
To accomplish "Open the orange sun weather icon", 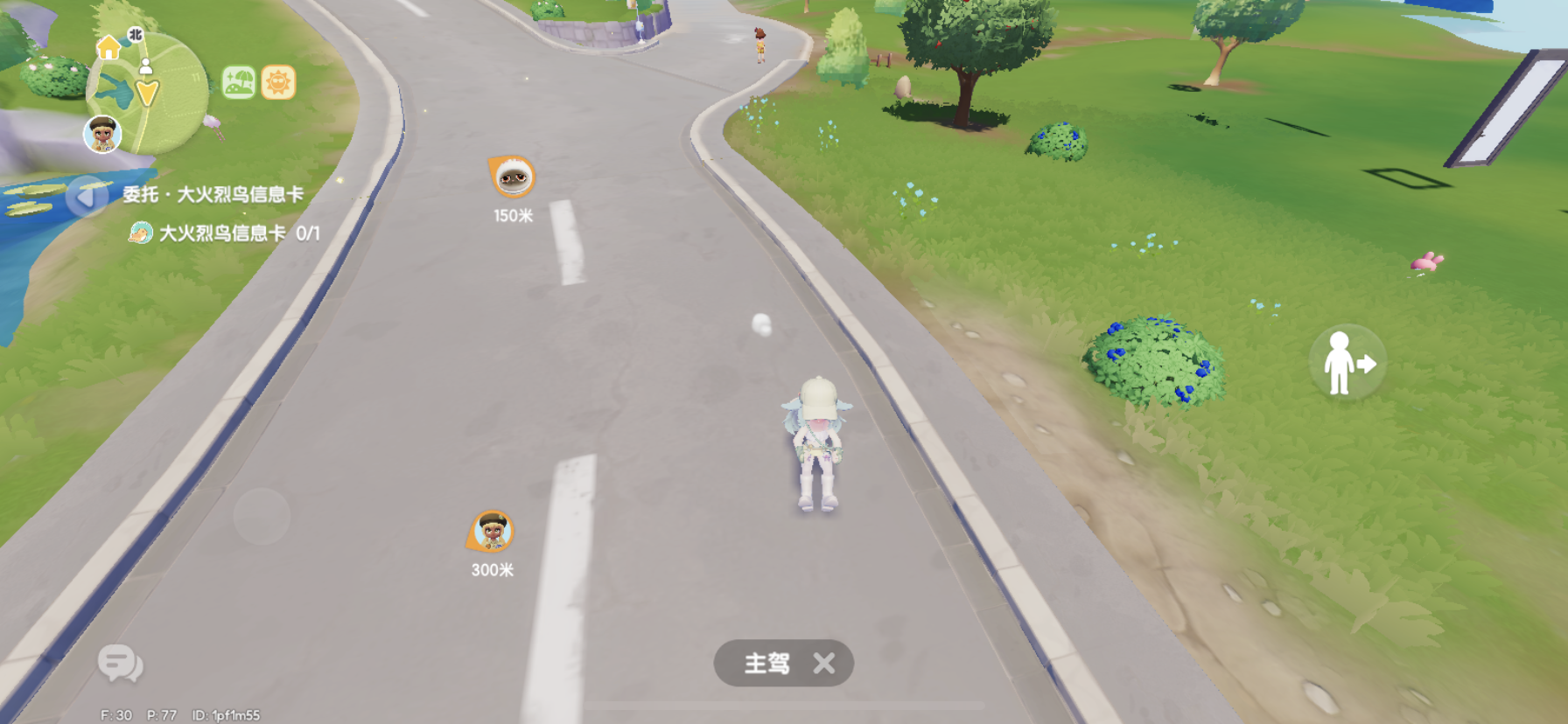I will click(x=277, y=83).
